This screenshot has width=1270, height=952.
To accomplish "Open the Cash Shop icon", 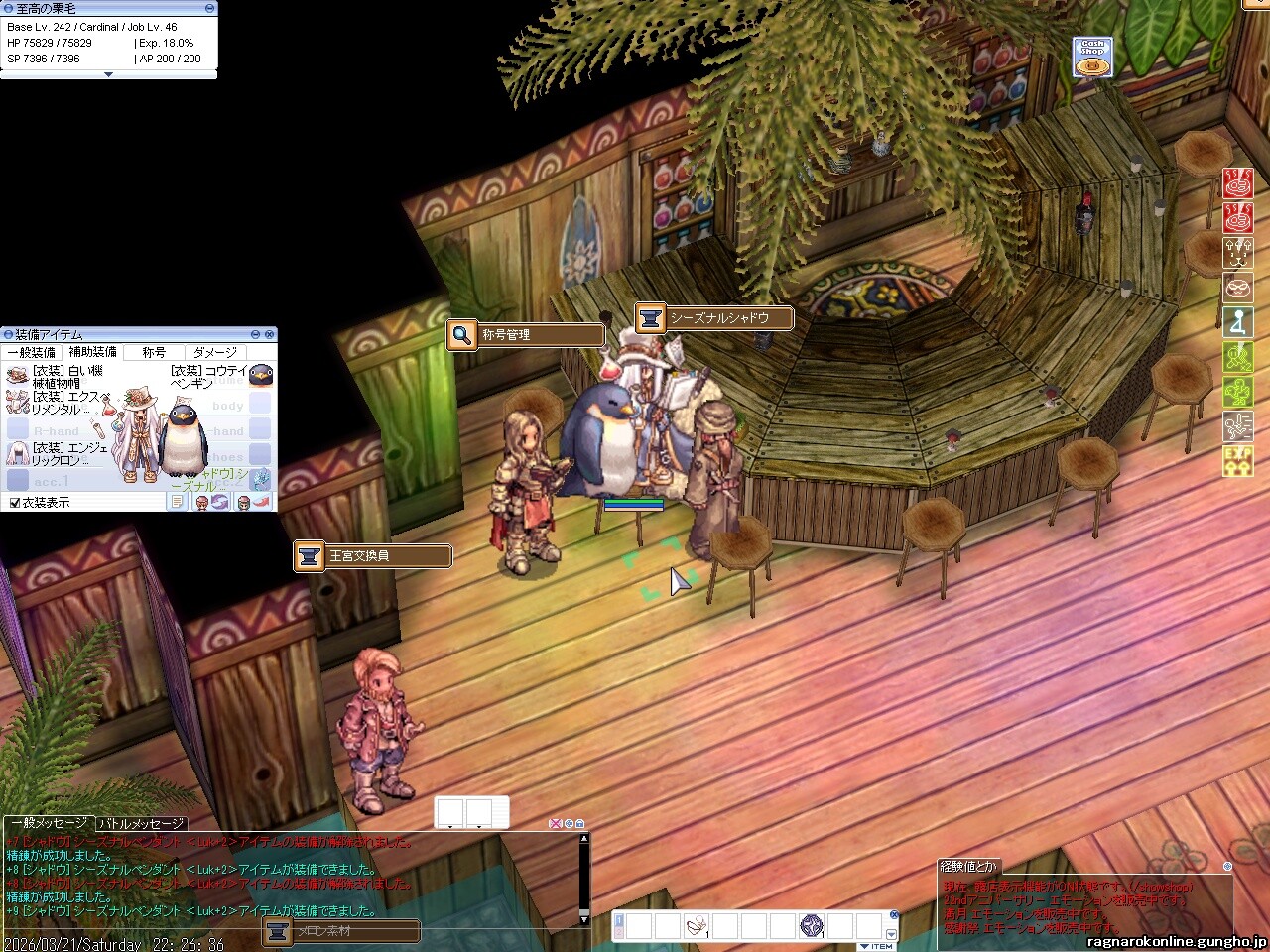I will (x=1092, y=58).
